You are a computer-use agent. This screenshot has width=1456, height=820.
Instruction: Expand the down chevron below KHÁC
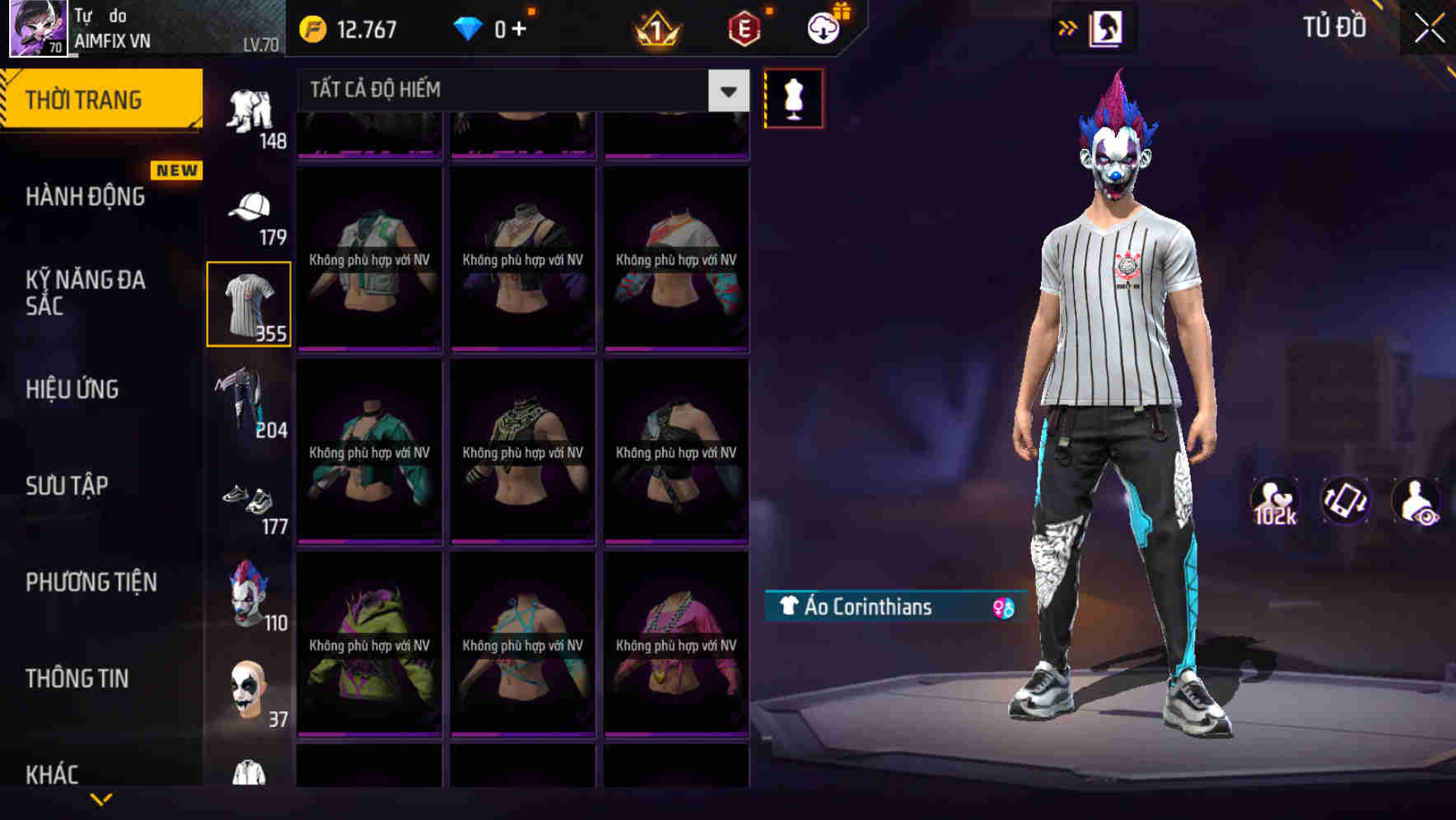[101, 799]
